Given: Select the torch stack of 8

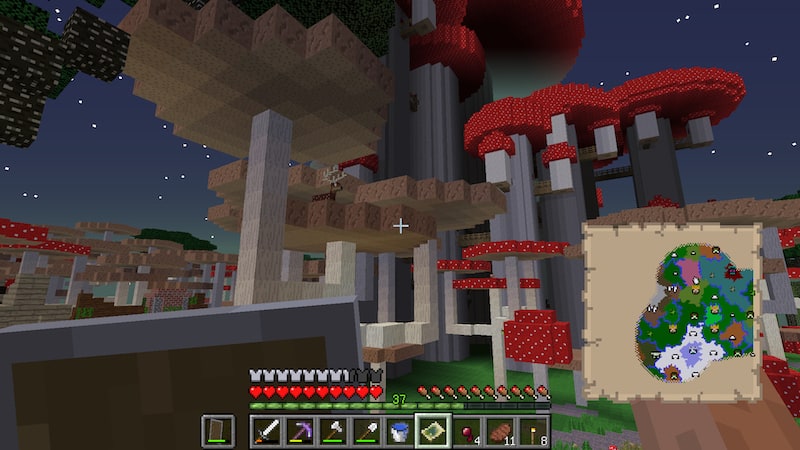Looking at the screenshot, I should (532, 432).
